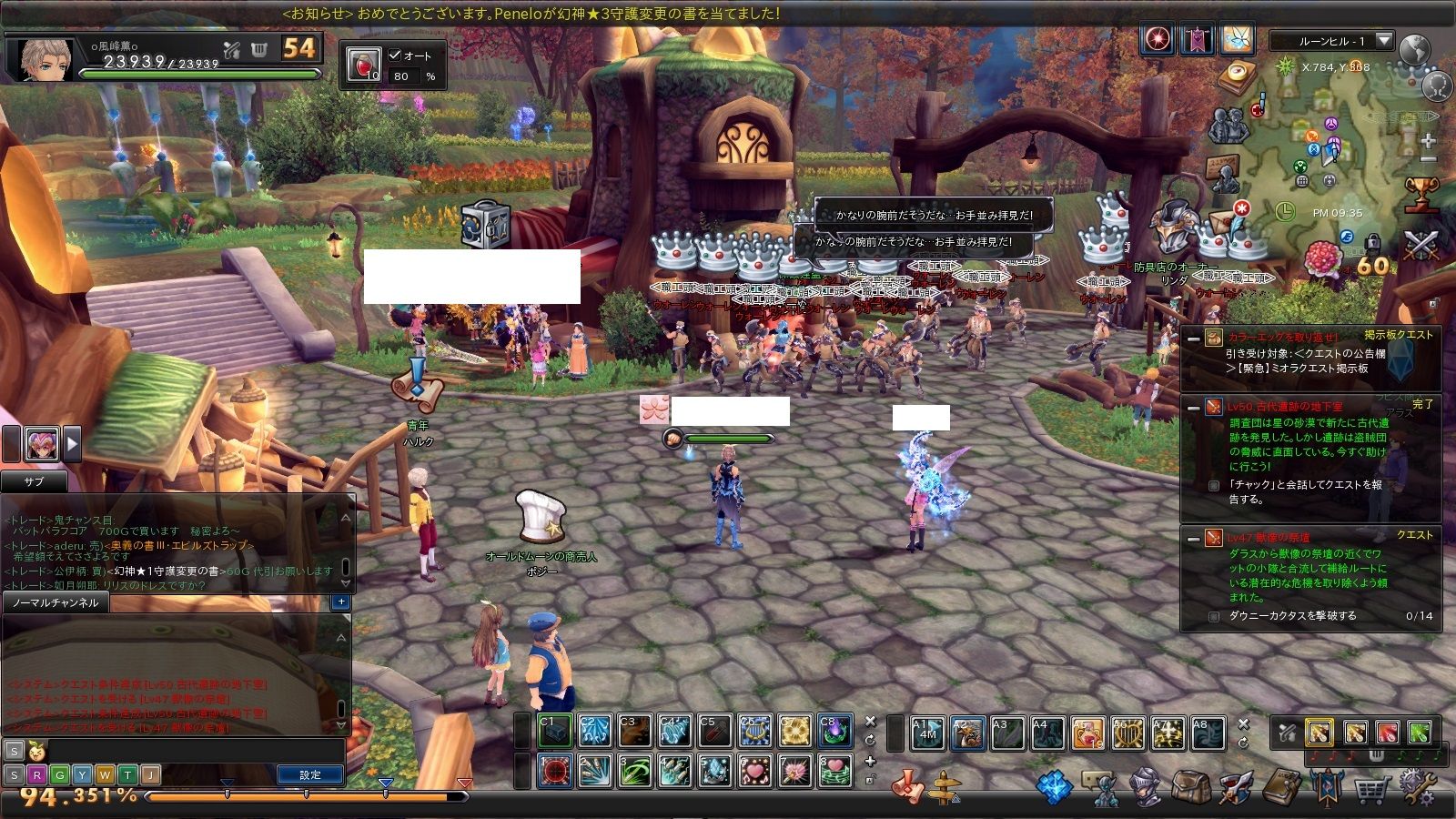Switch to the ノーマルチャンネル chat tab

pos(55,602)
